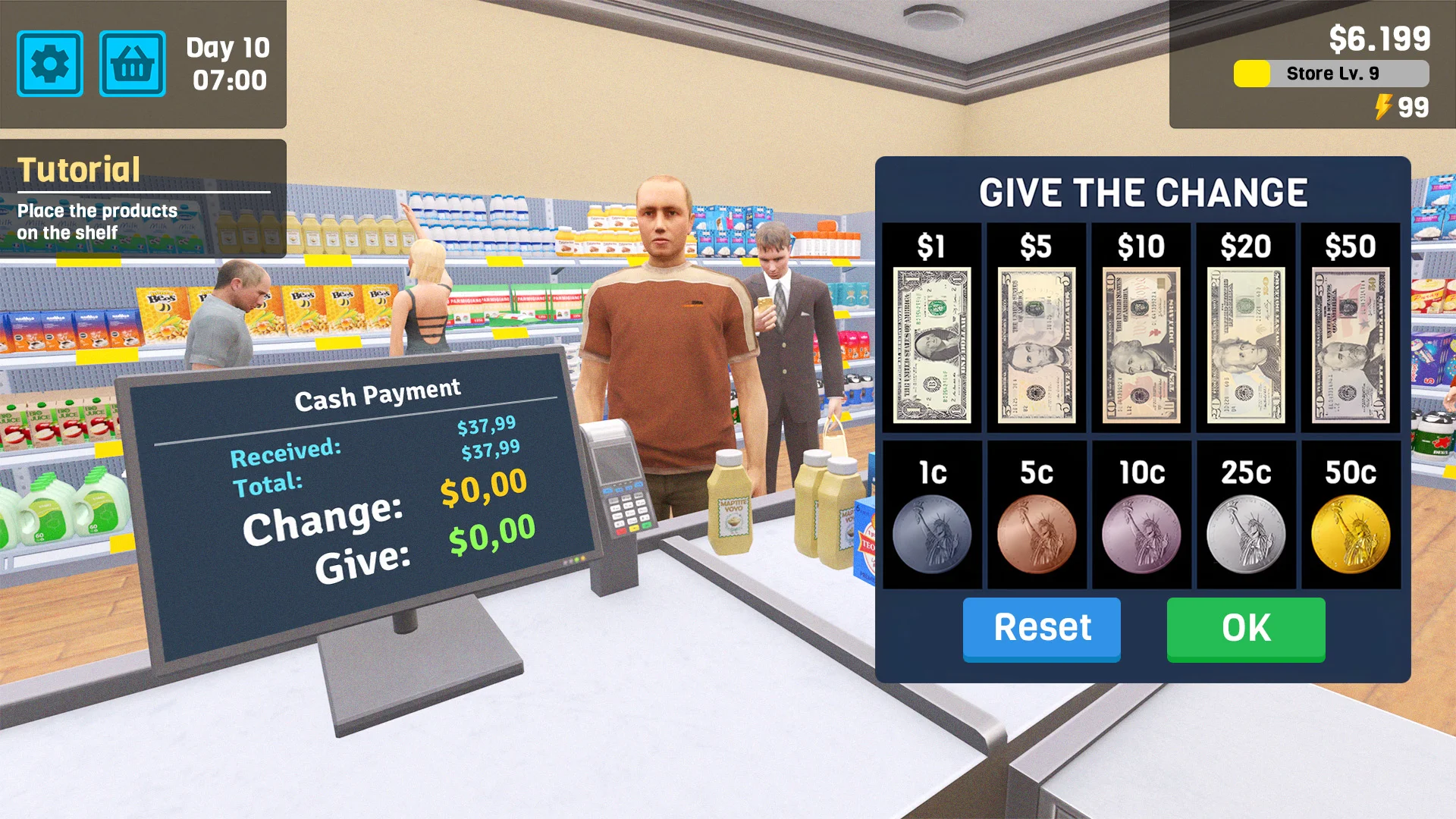Select the $5 bill
This screenshot has height=819, width=1456.
pyautogui.click(x=1036, y=341)
